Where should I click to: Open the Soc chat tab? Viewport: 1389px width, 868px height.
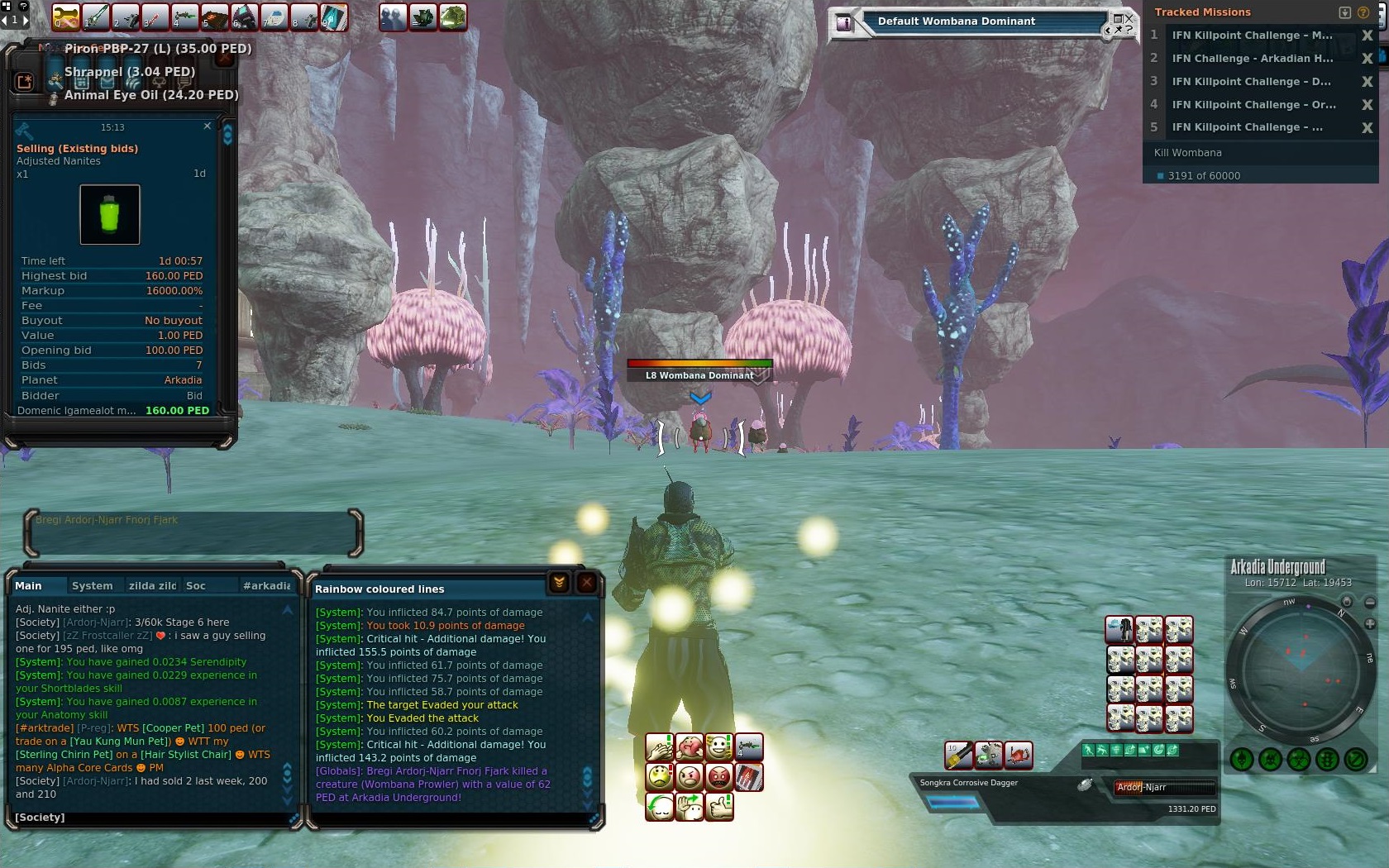[196, 585]
